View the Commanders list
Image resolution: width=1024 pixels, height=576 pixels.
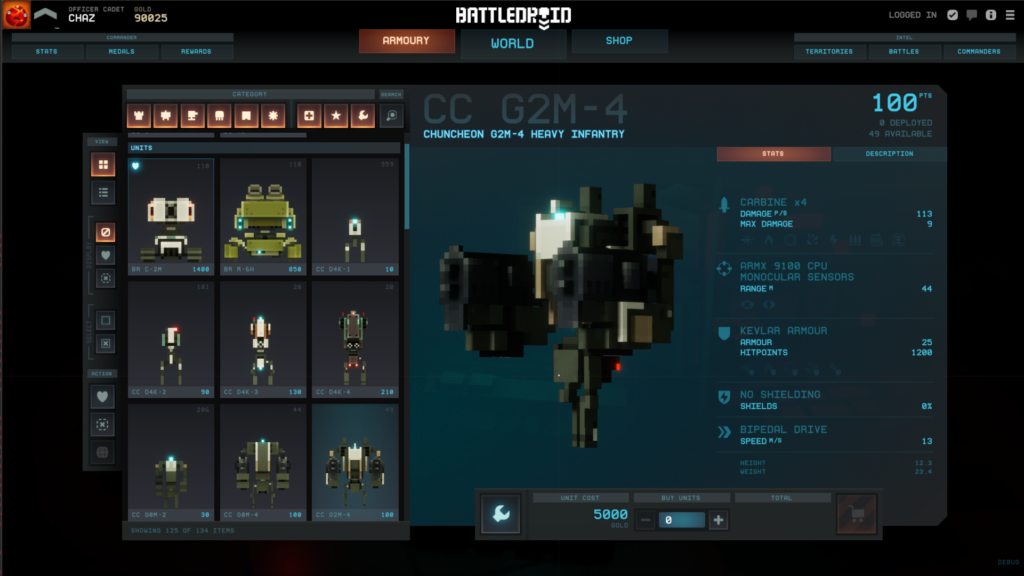tap(978, 52)
